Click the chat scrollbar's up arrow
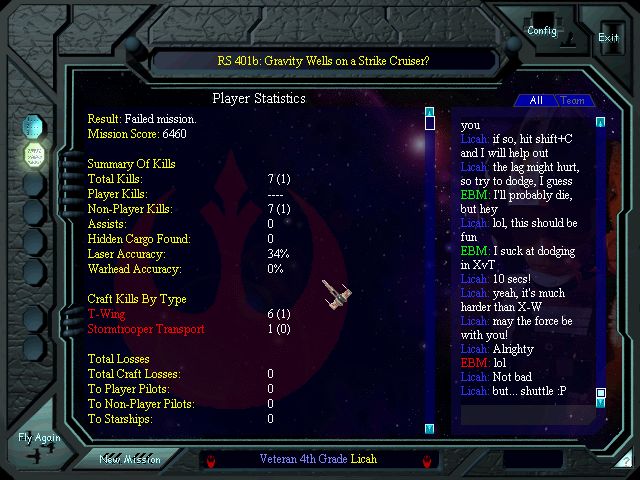The width and height of the screenshot is (640, 480). click(x=601, y=123)
